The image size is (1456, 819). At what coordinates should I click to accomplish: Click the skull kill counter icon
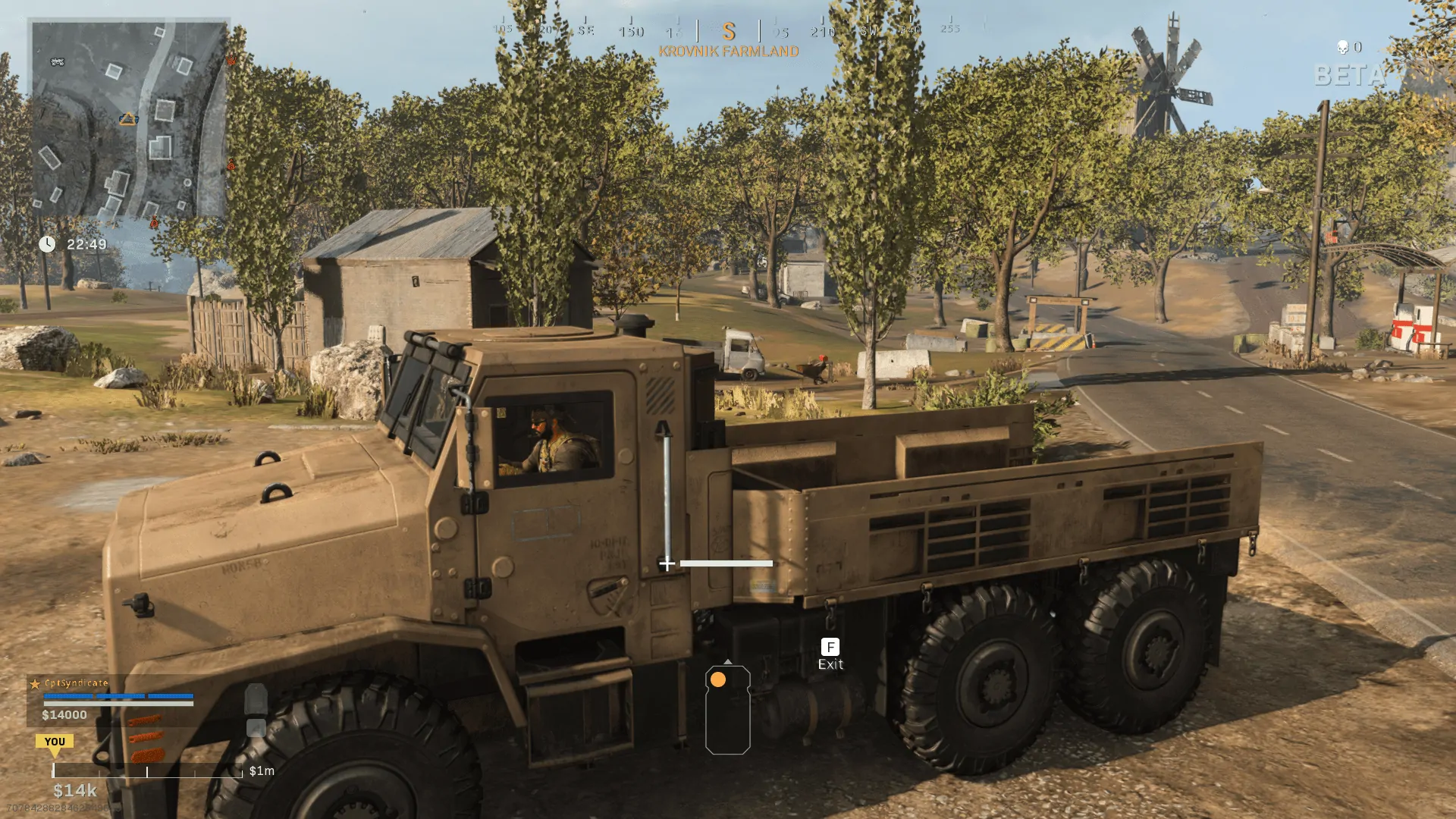click(1342, 48)
